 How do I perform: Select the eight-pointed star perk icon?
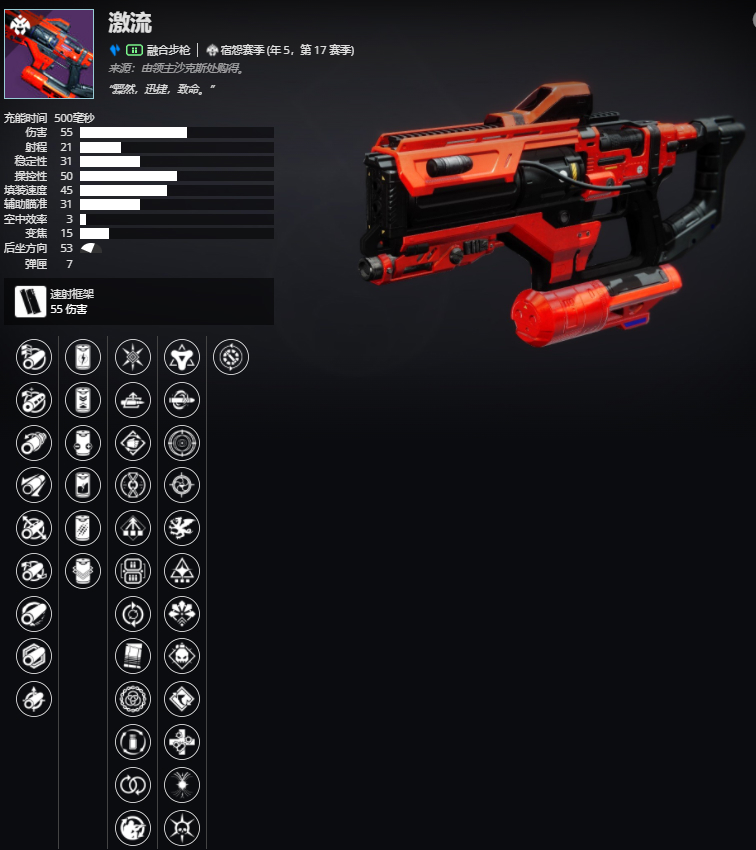click(133, 357)
